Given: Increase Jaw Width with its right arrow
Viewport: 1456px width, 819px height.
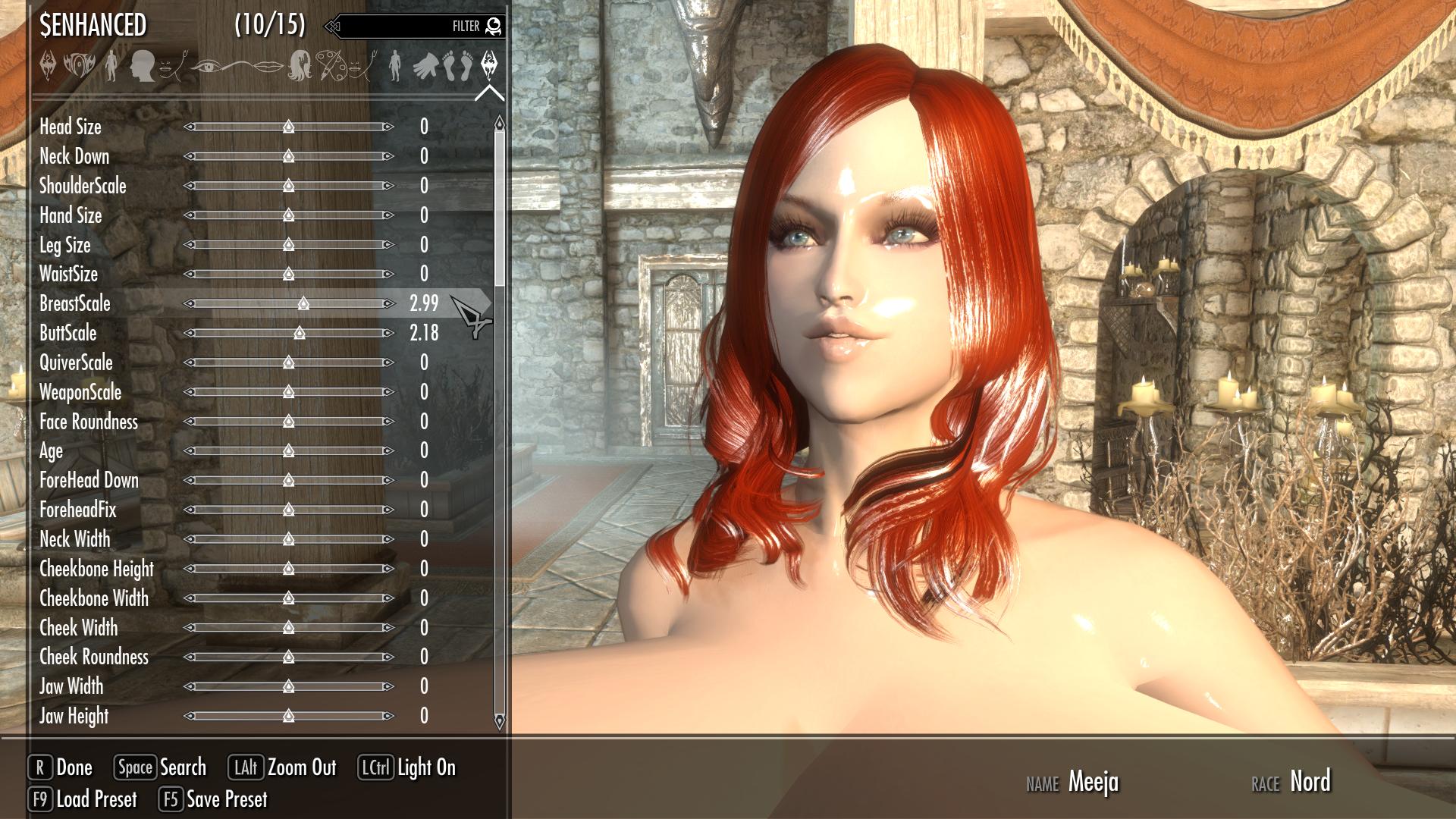Looking at the screenshot, I should 388,686.
